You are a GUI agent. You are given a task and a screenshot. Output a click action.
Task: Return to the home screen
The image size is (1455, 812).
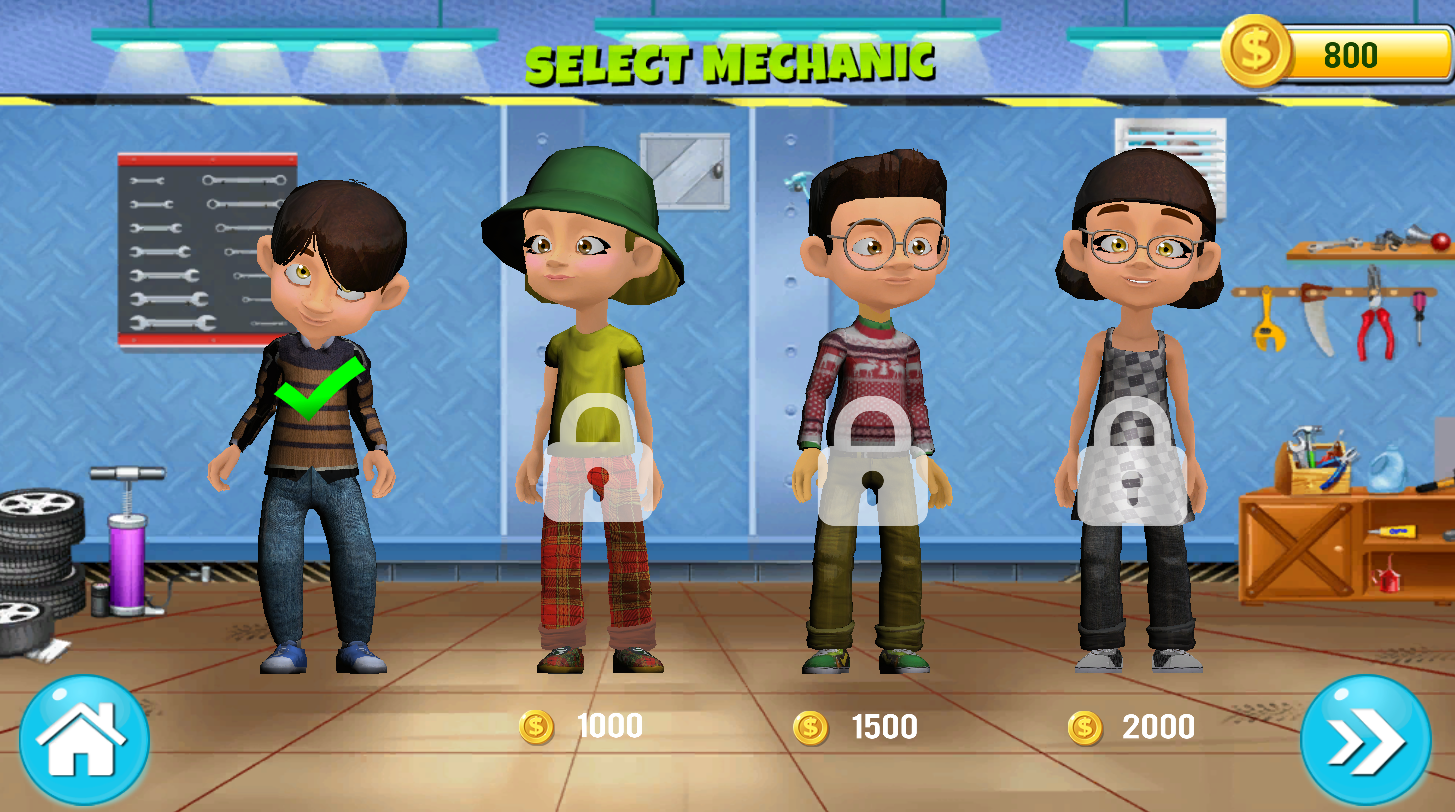point(84,740)
